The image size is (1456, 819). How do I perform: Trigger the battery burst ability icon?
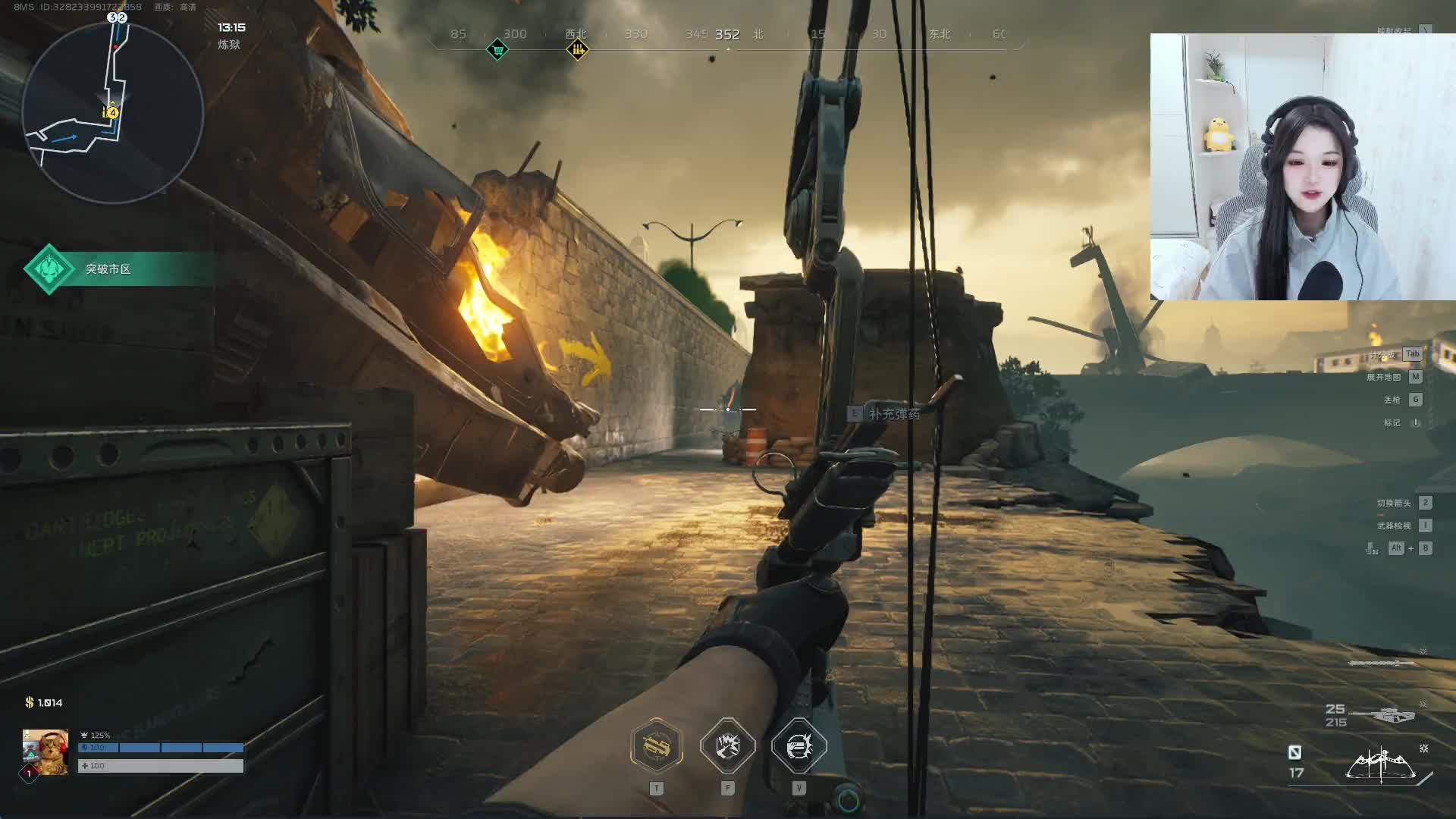[799, 746]
